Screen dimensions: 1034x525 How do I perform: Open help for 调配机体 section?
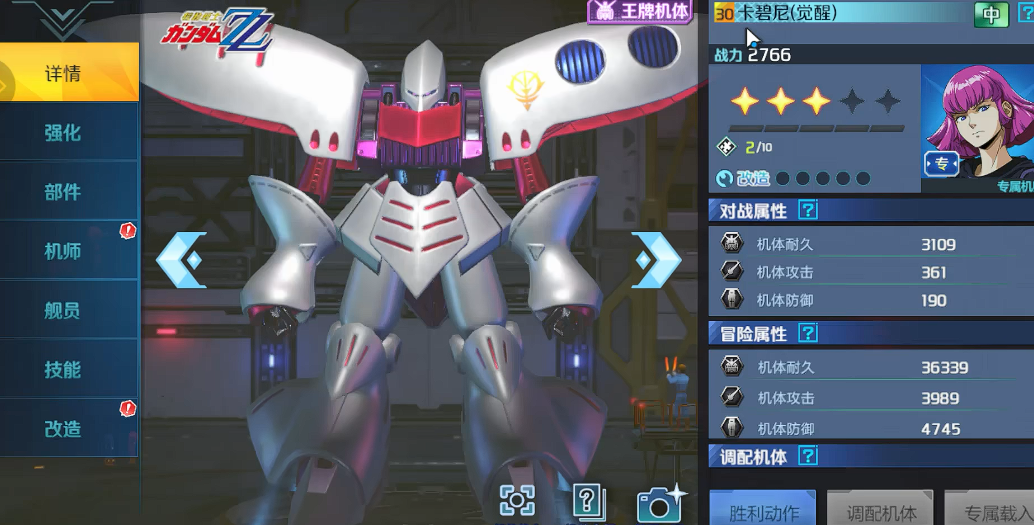pos(808,456)
